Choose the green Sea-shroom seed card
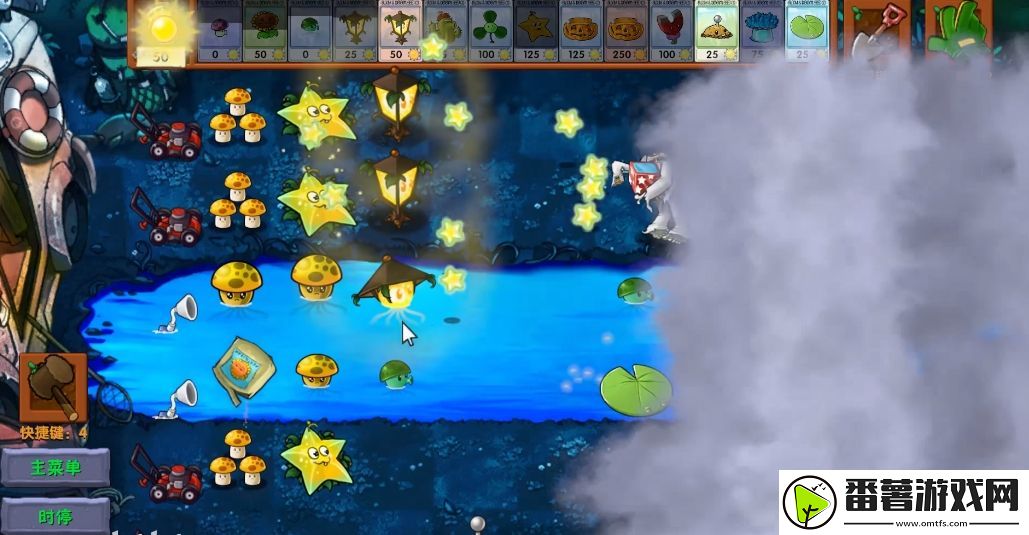1029x535 pixels. [x=310, y=33]
